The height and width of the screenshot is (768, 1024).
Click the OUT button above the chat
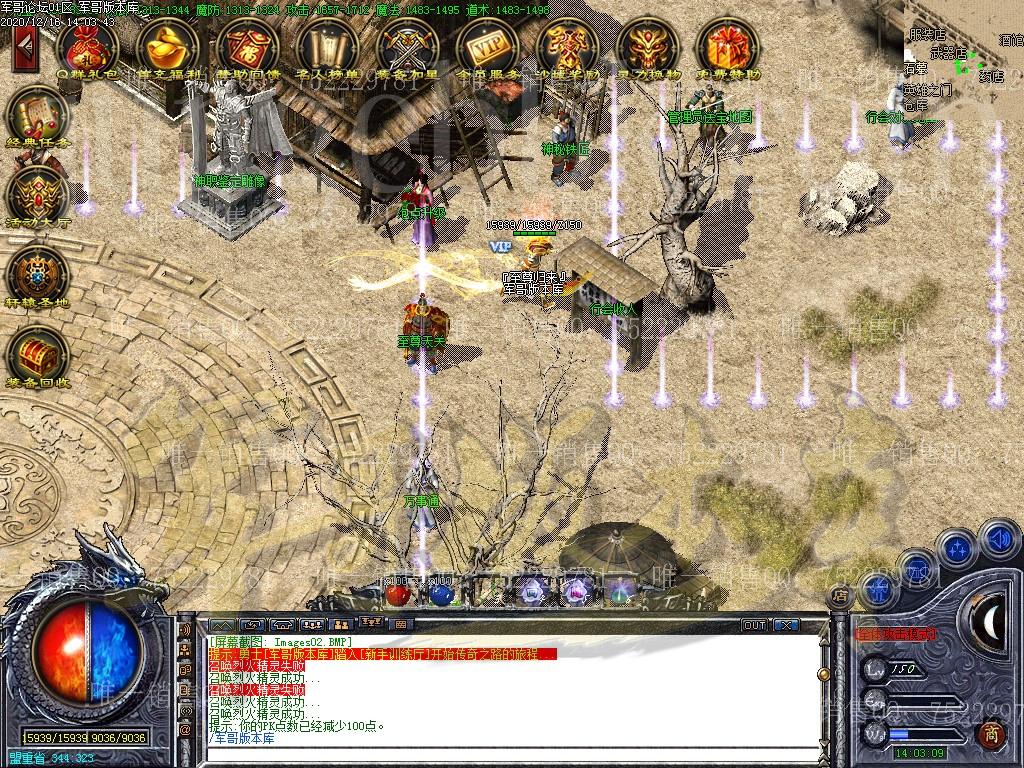755,625
